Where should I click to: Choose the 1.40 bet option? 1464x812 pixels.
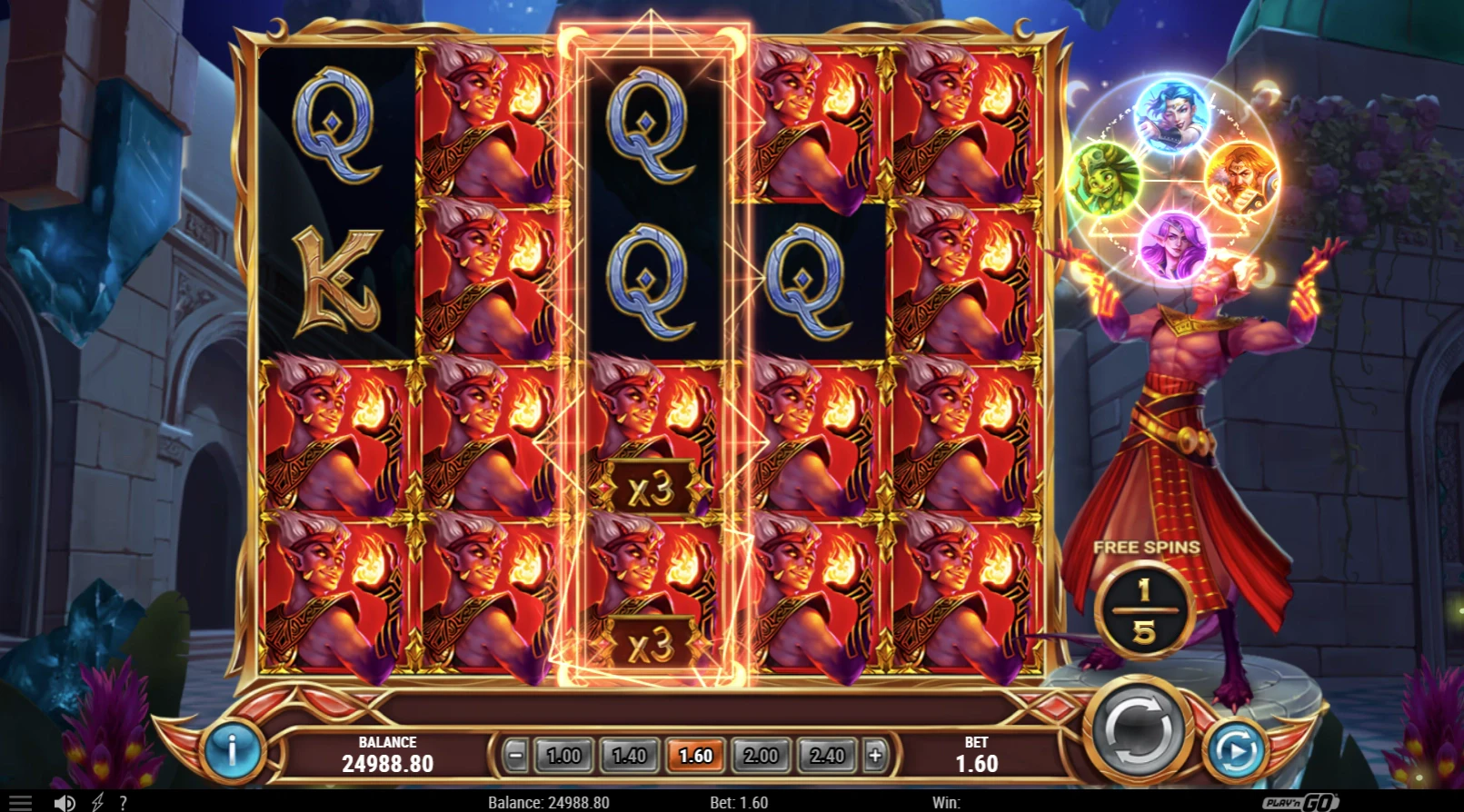(x=629, y=755)
